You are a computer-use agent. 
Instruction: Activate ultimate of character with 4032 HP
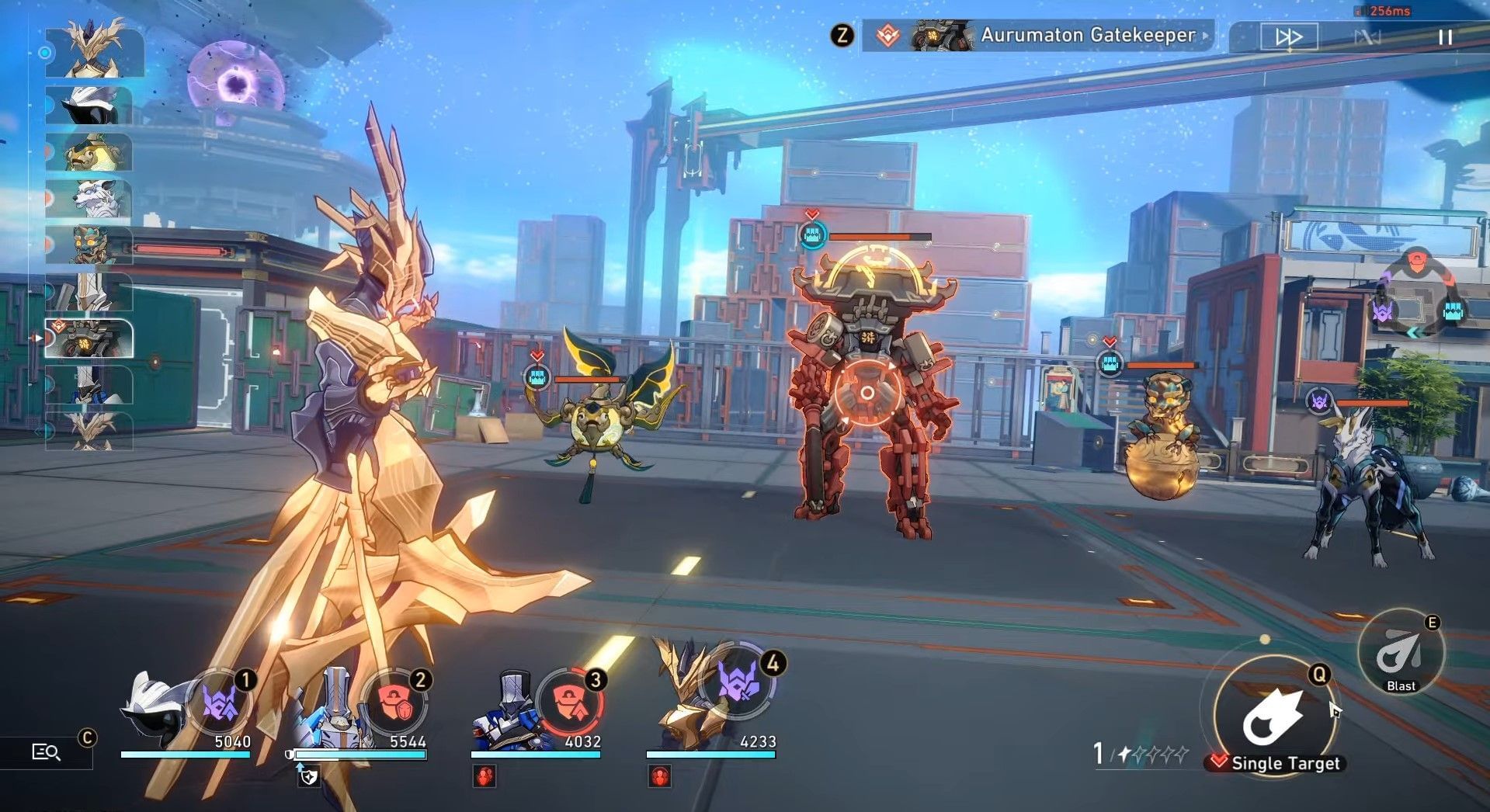coord(569,703)
